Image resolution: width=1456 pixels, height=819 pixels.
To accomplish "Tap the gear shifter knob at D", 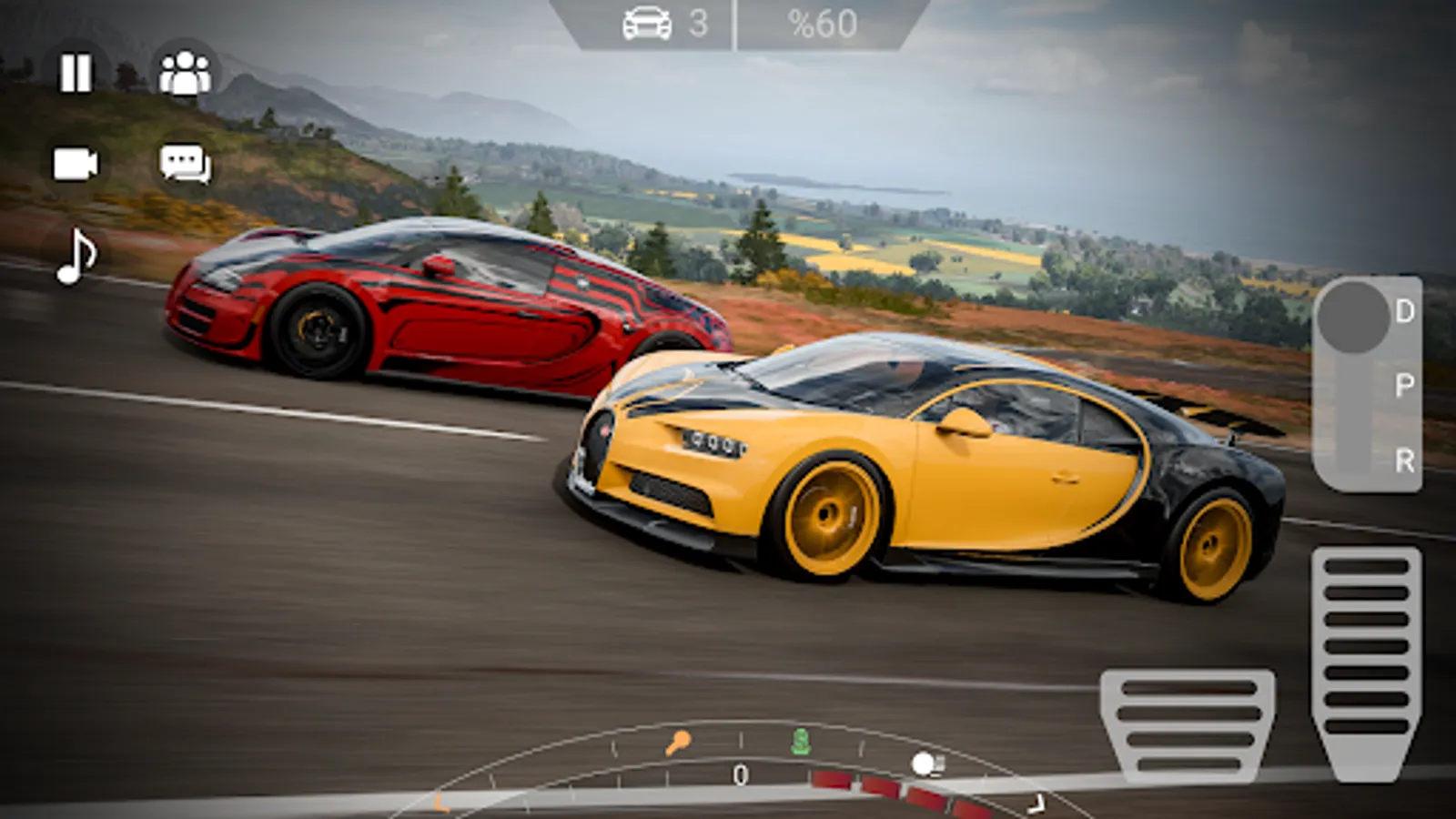I will (x=1354, y=316).
